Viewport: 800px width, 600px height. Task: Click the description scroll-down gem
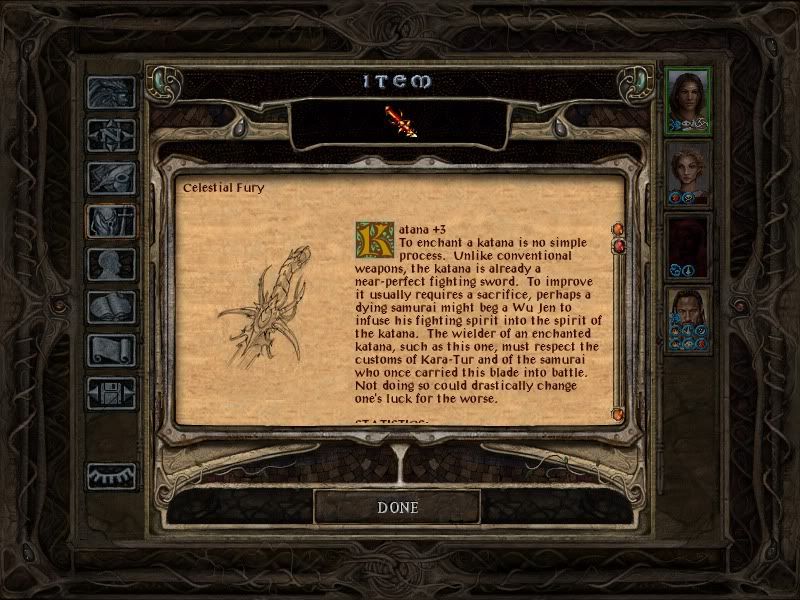tap(617, 413)
